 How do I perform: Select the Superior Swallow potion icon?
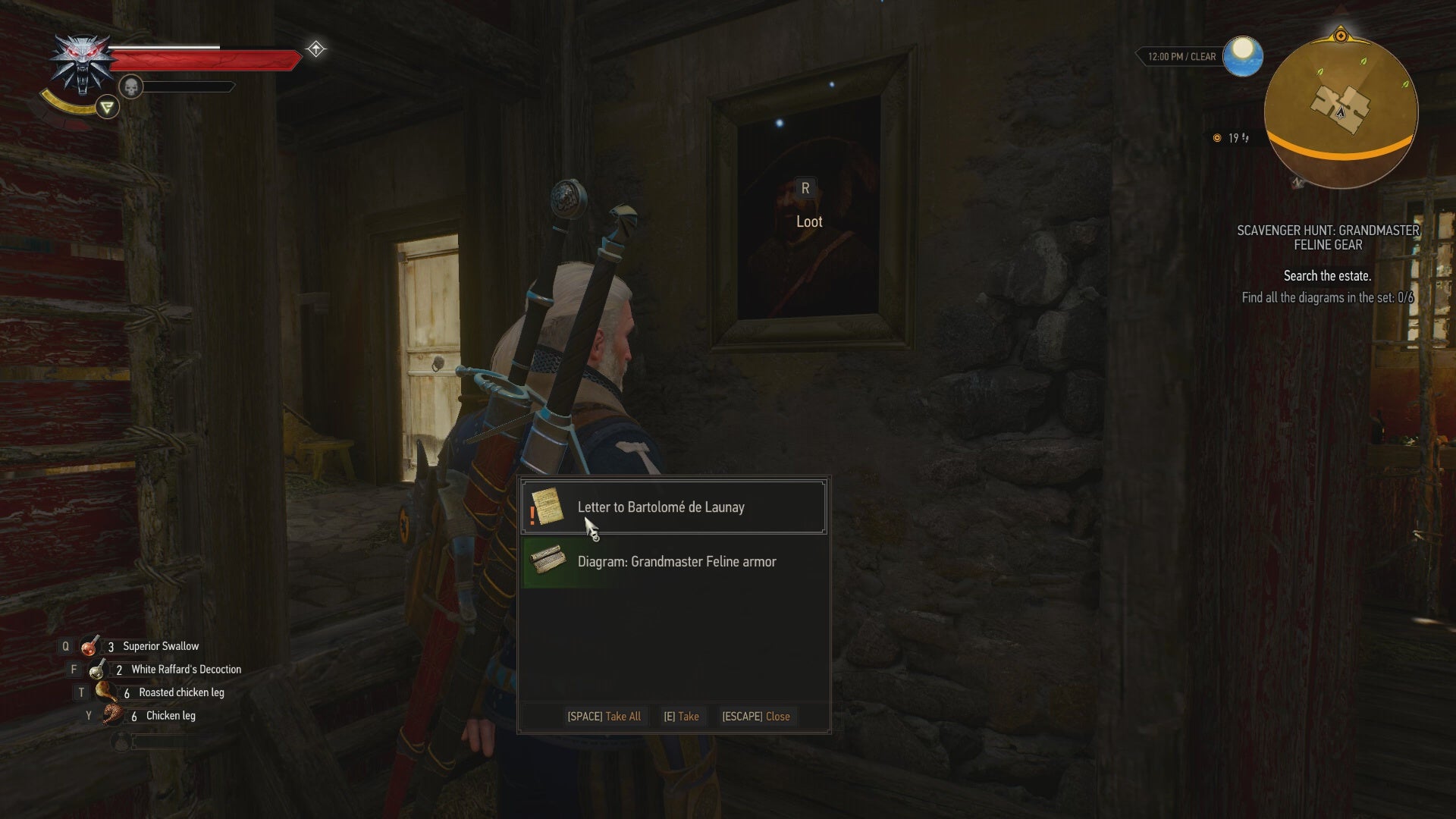pos(90,645)
